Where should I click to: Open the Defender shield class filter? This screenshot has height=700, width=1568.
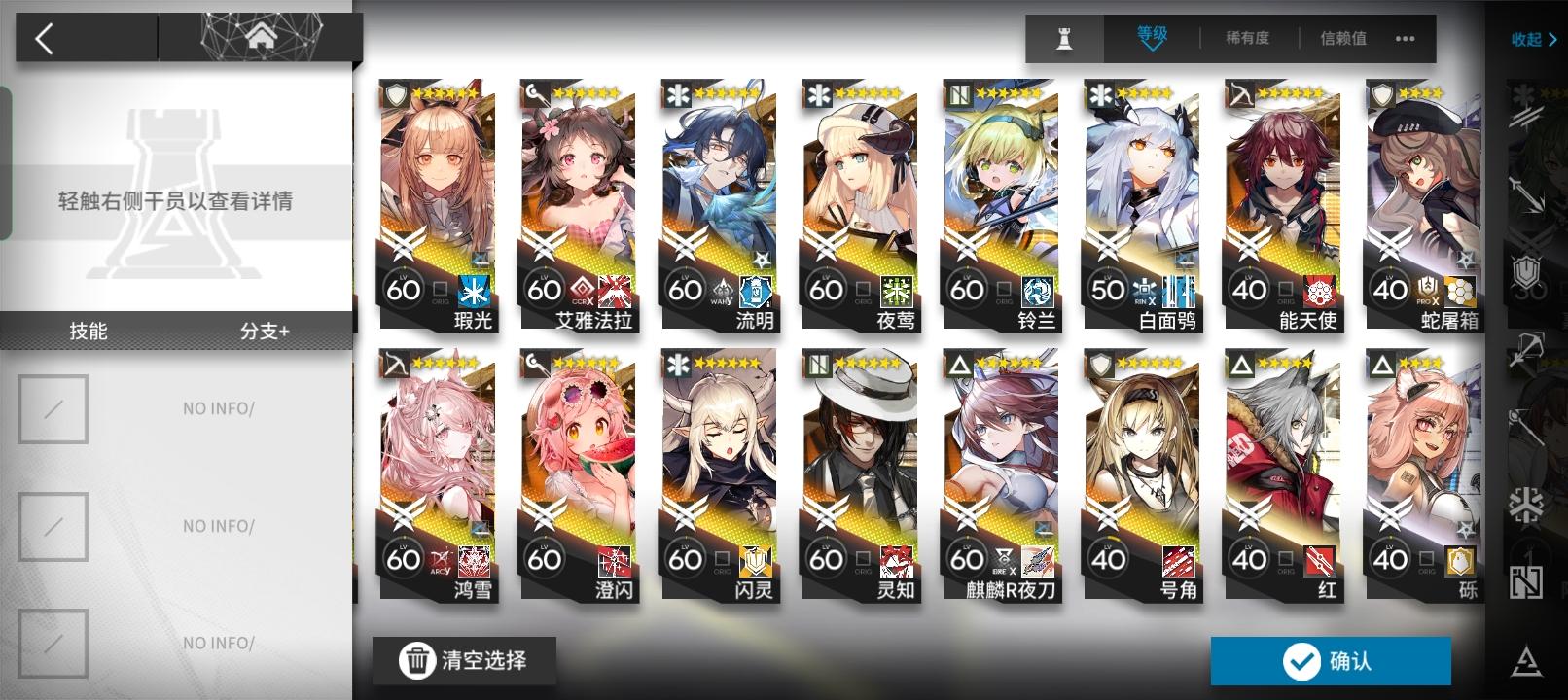(x=1525, y=269)
